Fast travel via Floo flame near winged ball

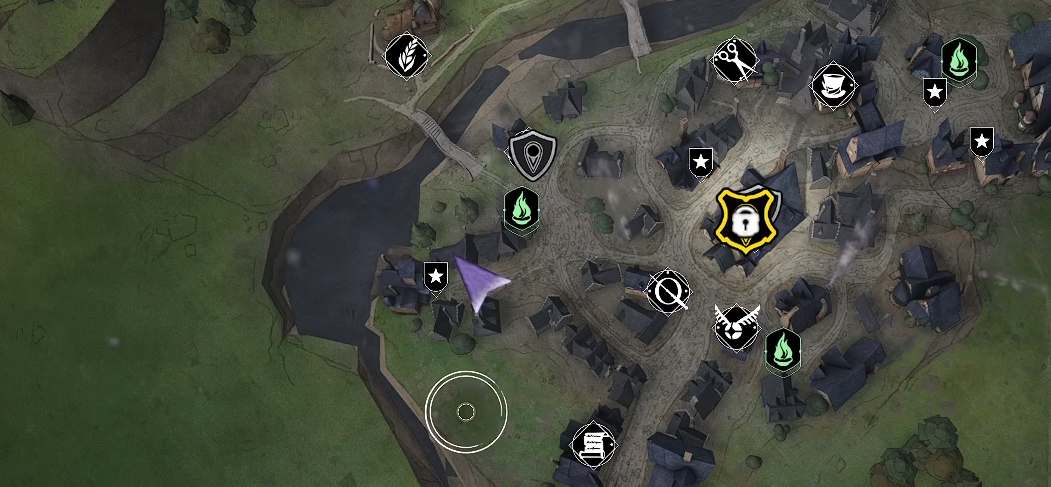click(783, 351)
